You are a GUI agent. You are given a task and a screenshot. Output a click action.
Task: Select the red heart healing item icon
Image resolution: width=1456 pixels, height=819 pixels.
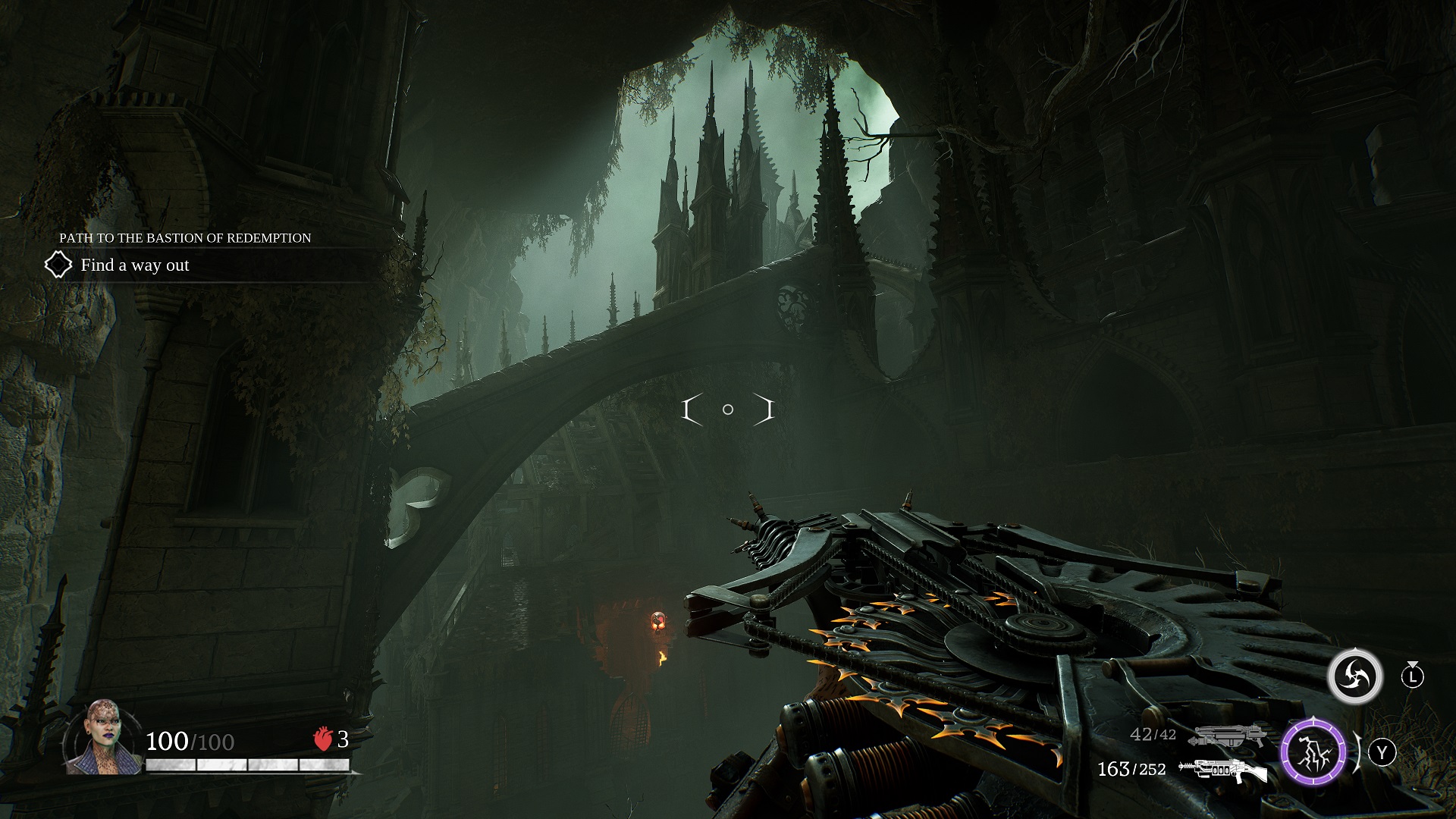[x=323, y=739]
